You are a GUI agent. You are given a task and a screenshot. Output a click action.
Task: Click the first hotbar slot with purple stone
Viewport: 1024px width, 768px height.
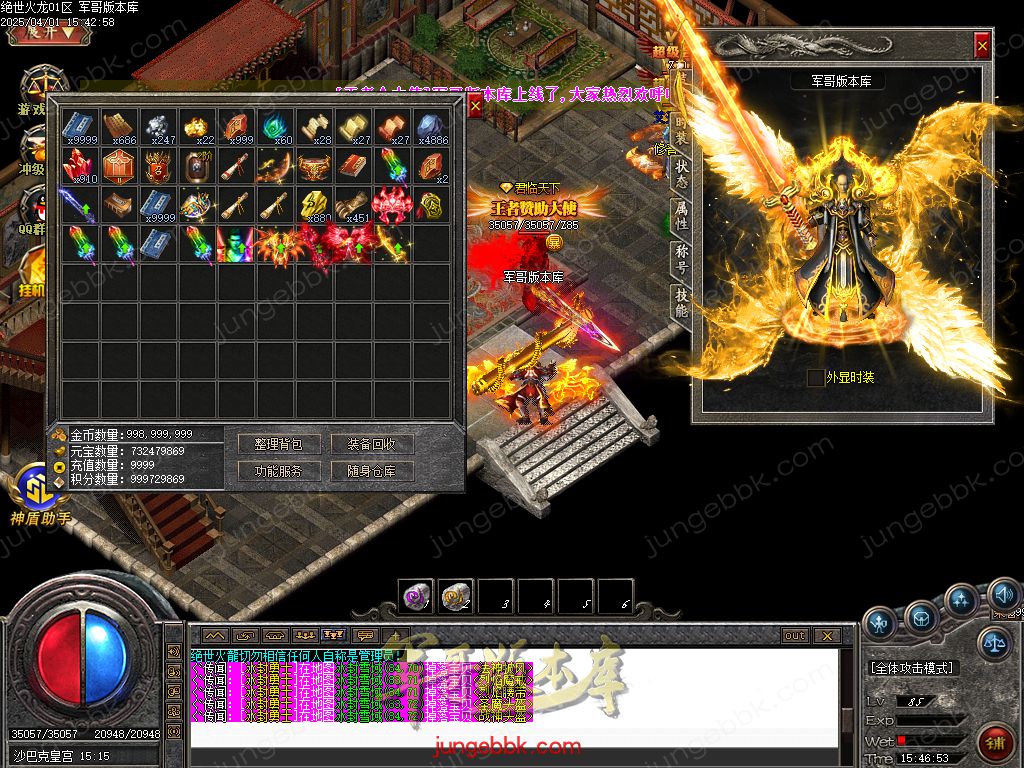416,597
